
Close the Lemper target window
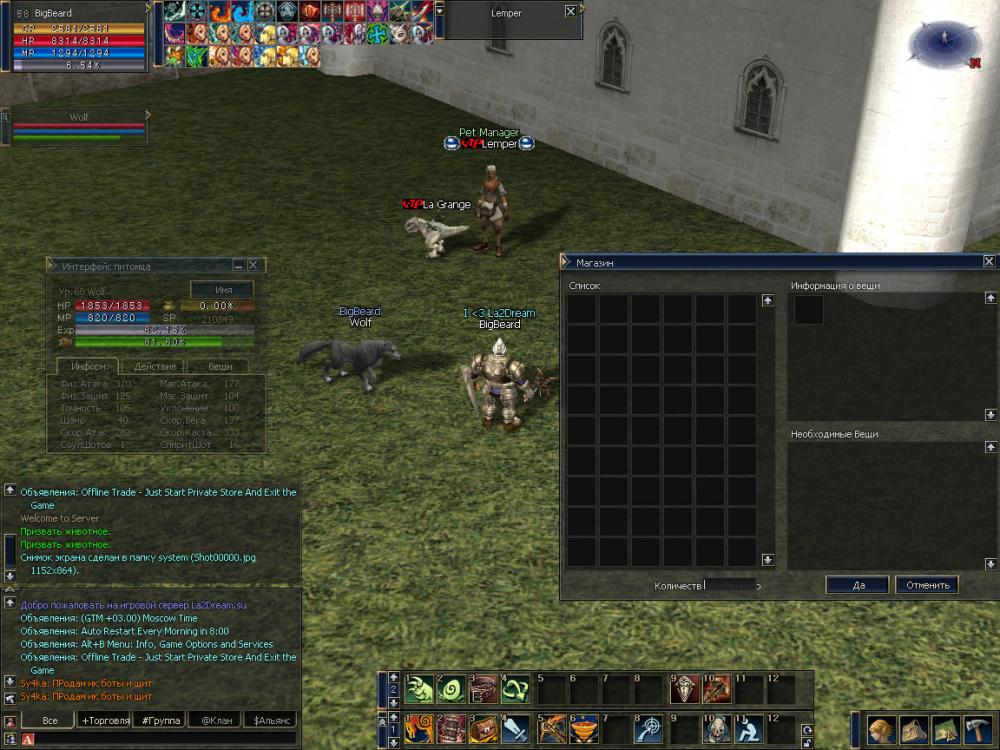(x=570, y=11)
